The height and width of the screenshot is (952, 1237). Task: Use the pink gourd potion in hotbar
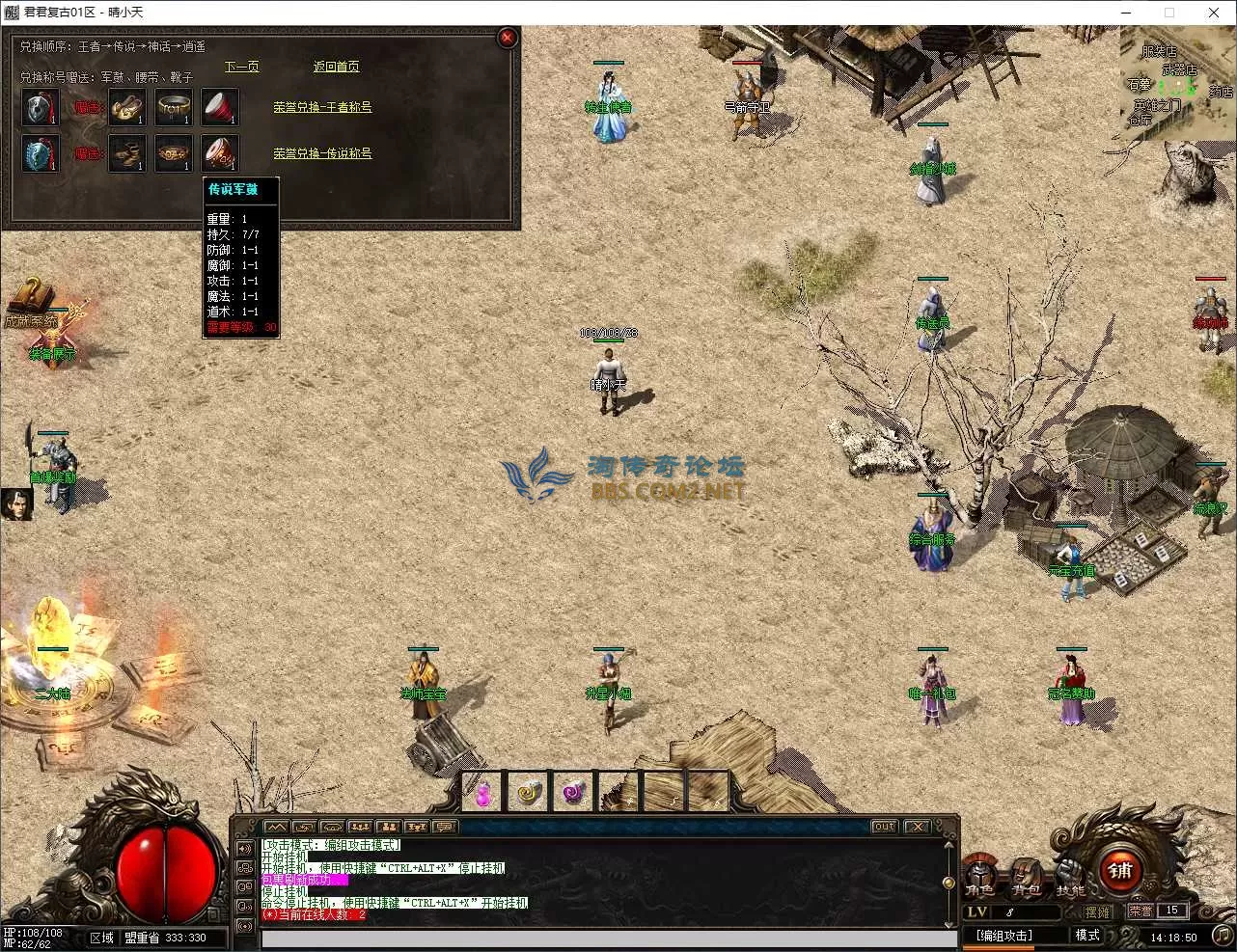pyautogui.click(x=482, y=793)
